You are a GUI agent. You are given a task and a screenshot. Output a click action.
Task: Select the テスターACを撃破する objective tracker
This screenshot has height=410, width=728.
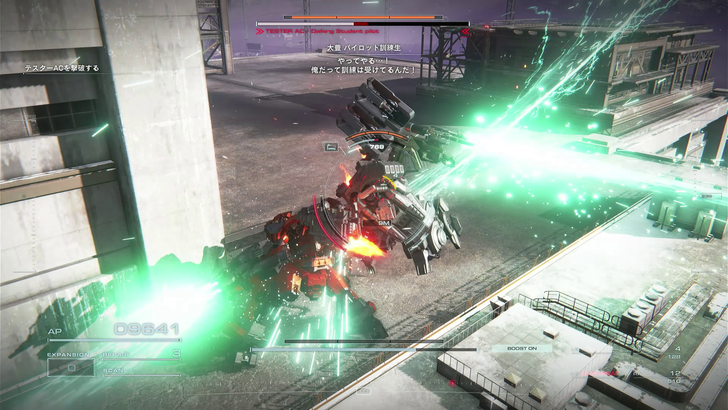[x=62, y=69]
